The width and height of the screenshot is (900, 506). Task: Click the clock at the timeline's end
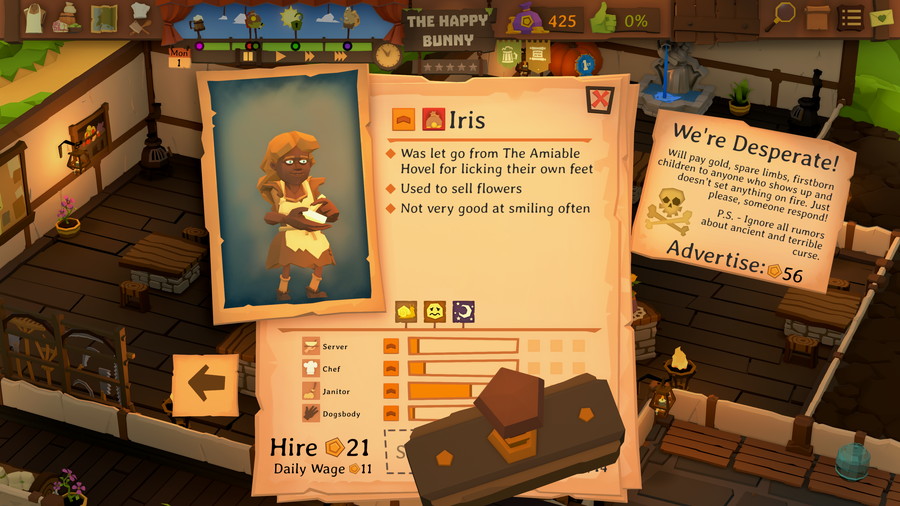point(388,56)
